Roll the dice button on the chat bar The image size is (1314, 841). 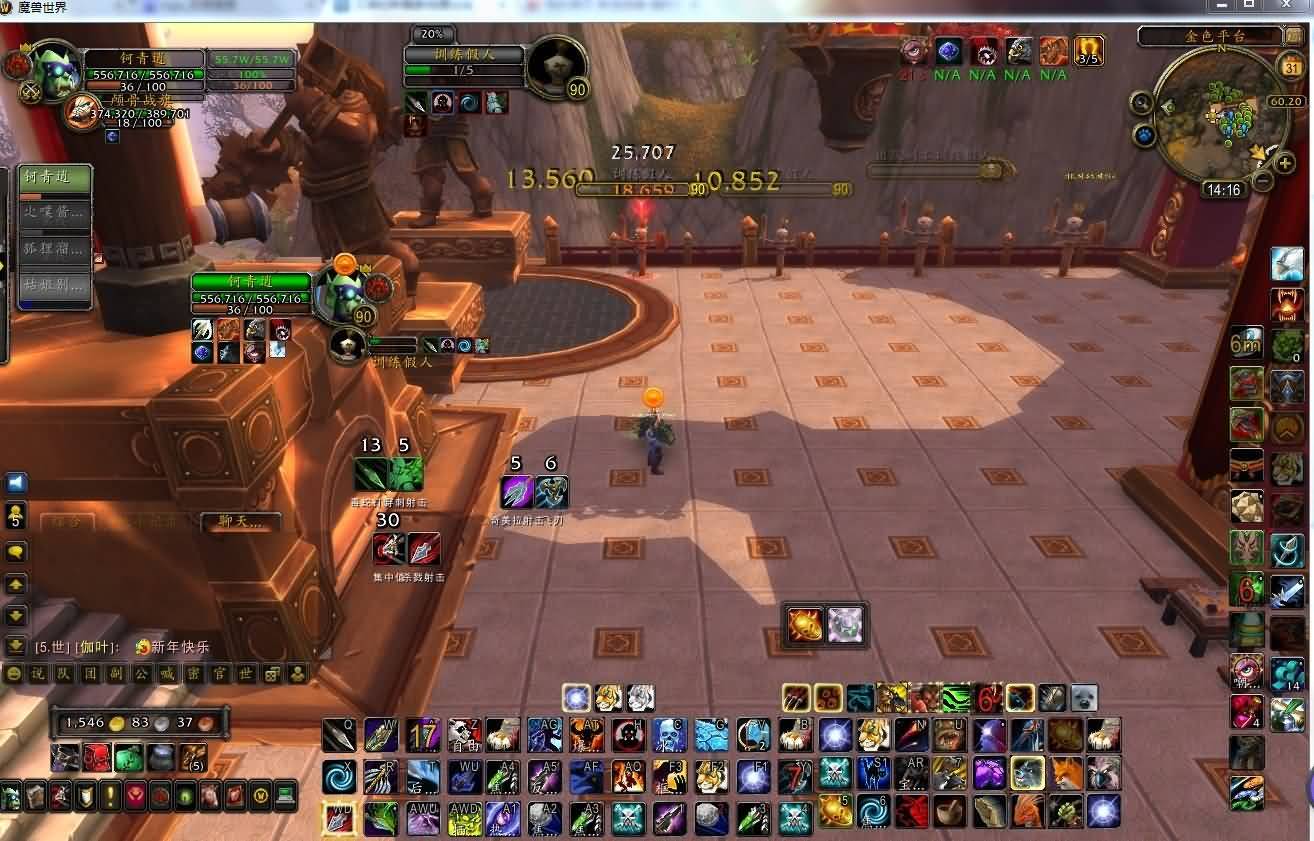(272, 674)
